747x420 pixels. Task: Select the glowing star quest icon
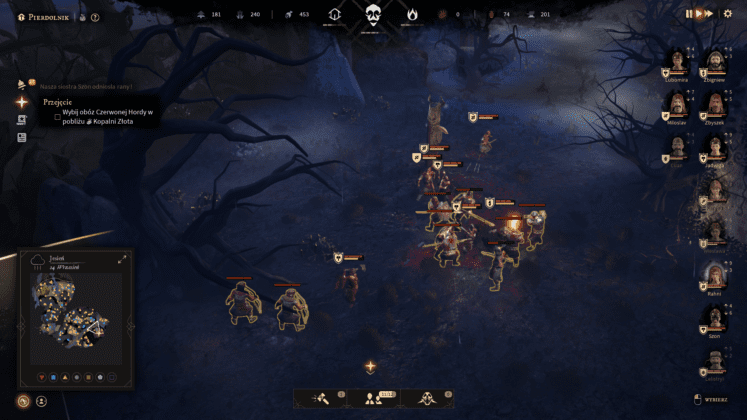point(22,101)
